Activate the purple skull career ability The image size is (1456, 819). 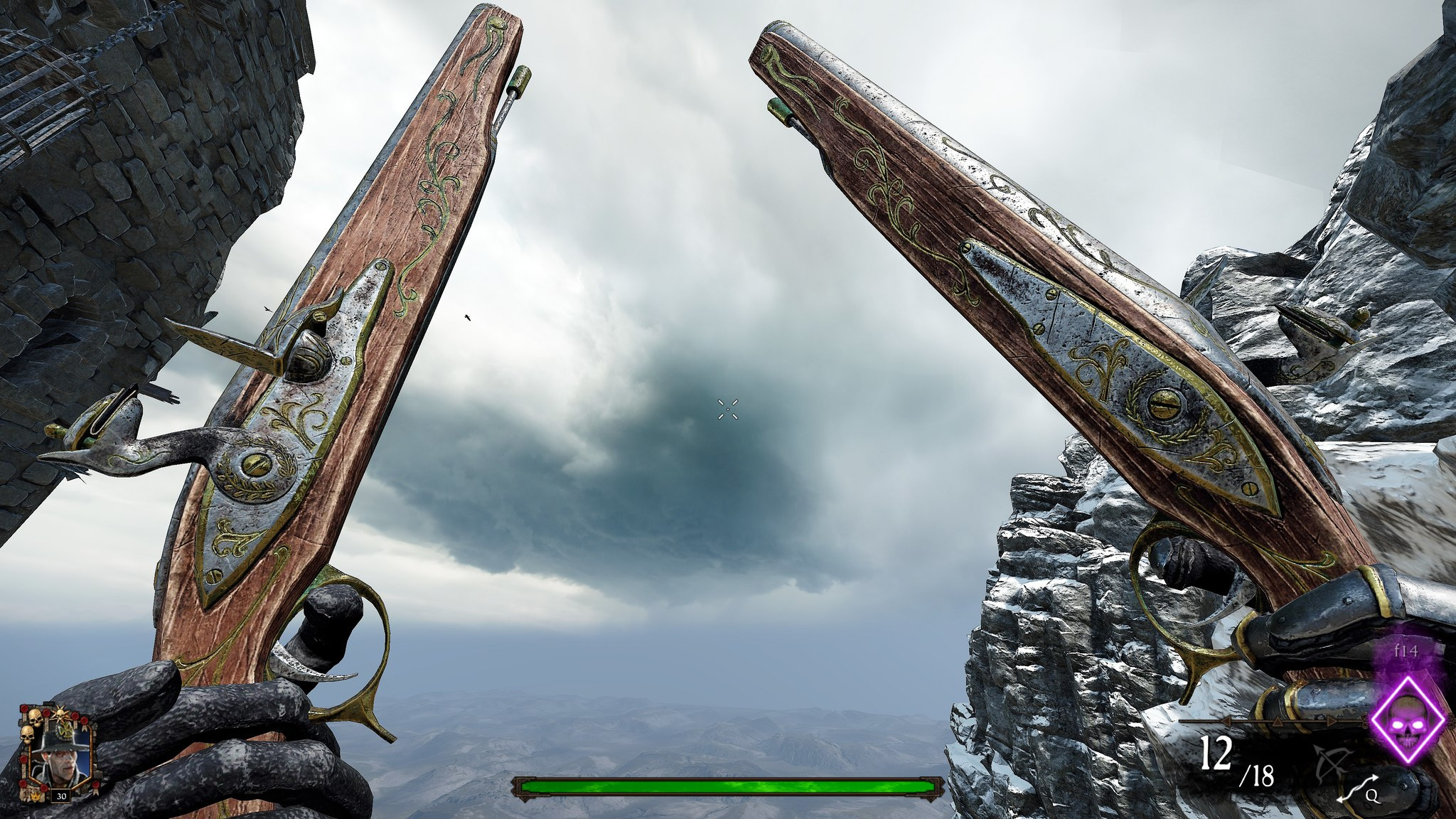(1408, 721)
